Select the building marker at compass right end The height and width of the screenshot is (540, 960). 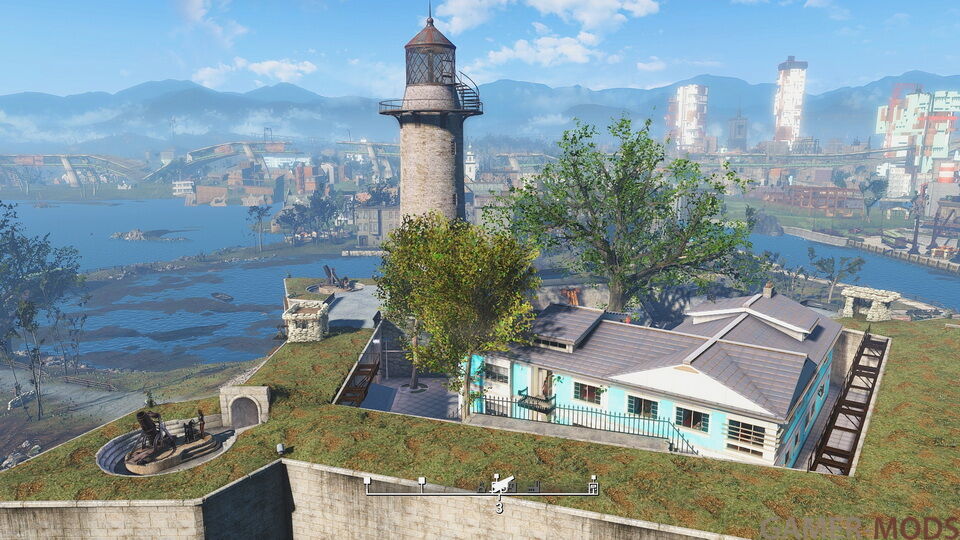coord(593,487)
